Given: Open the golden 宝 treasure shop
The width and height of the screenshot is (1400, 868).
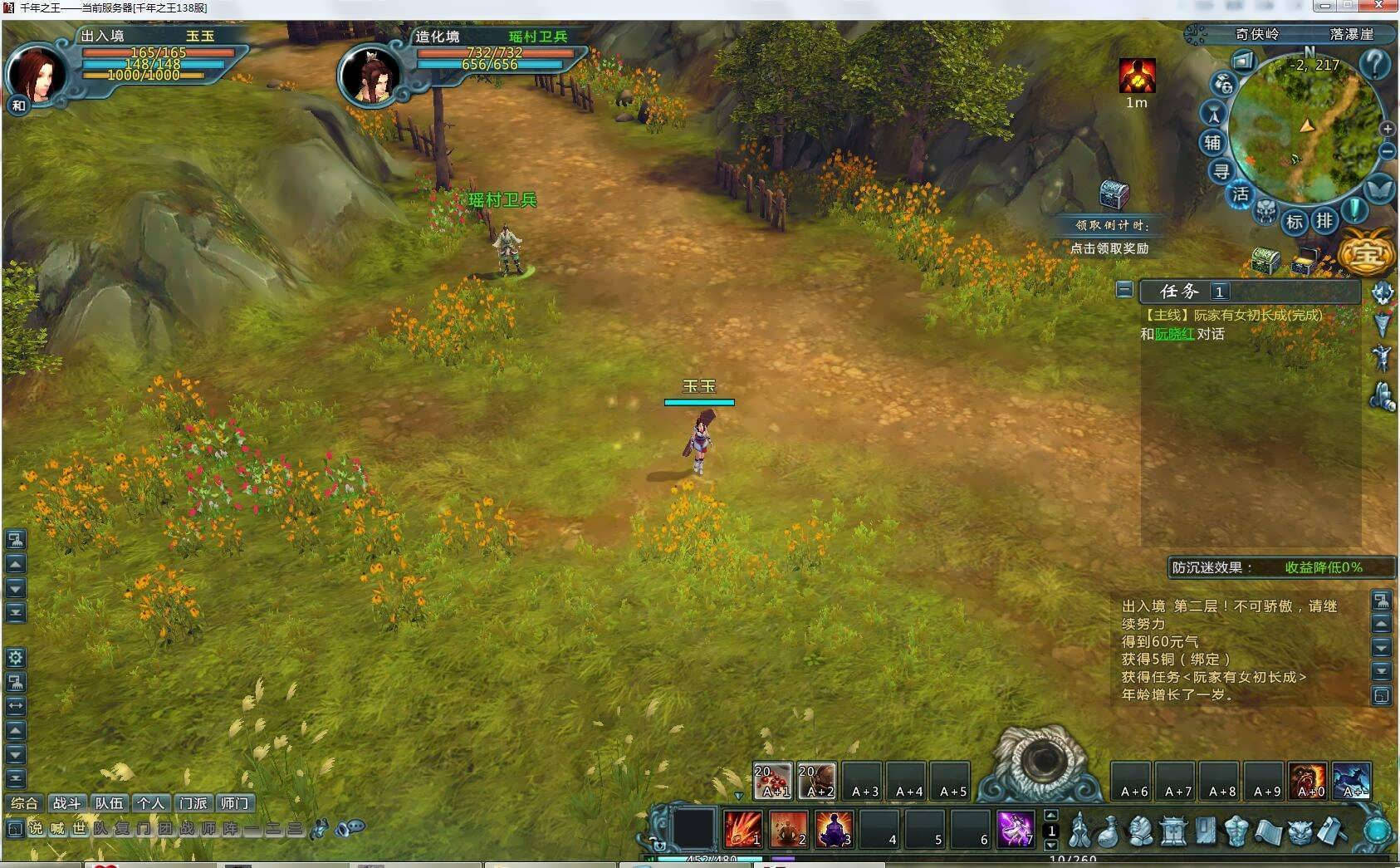Looking at the screenshot, I should [1366, 254].
